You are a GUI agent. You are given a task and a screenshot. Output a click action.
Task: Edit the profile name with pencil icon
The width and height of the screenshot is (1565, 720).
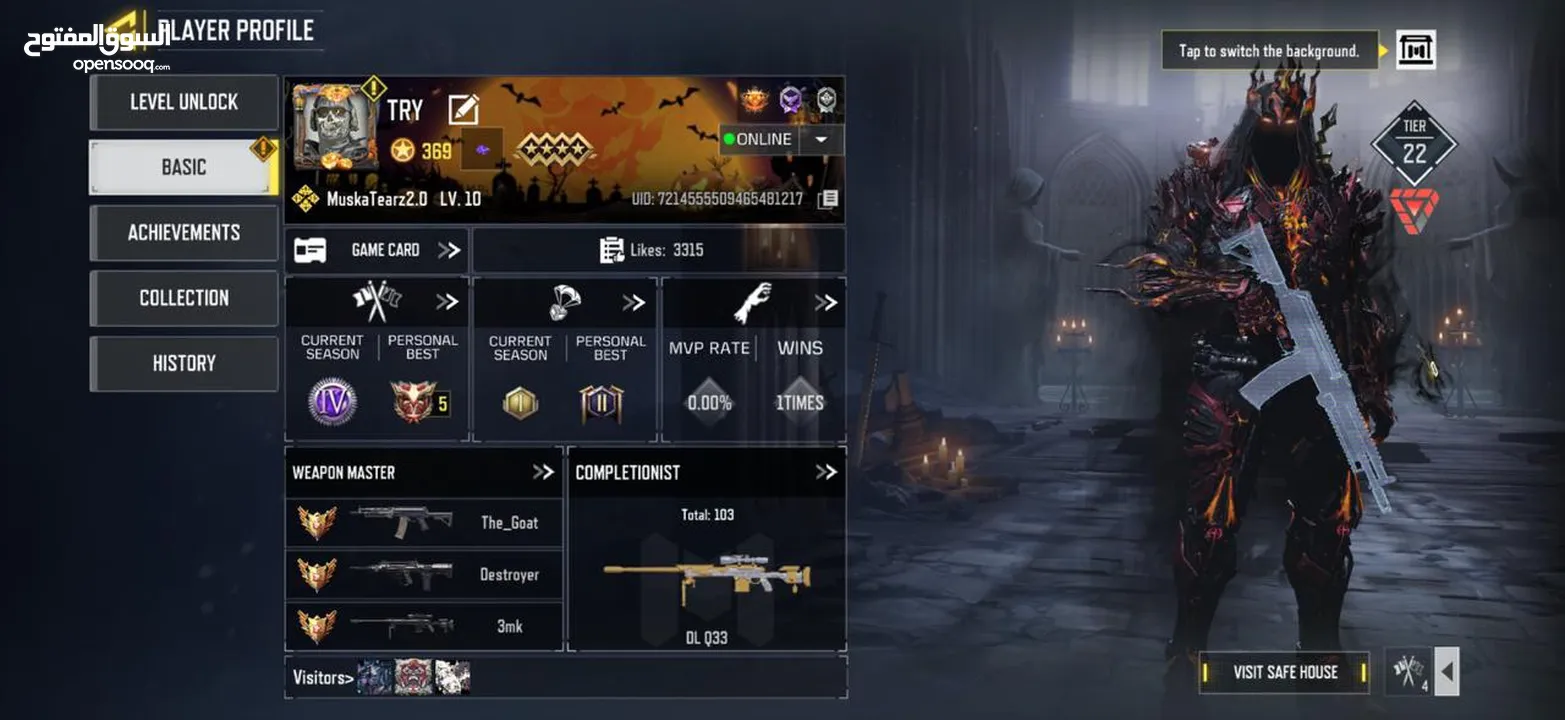click(x=463, y=109)
